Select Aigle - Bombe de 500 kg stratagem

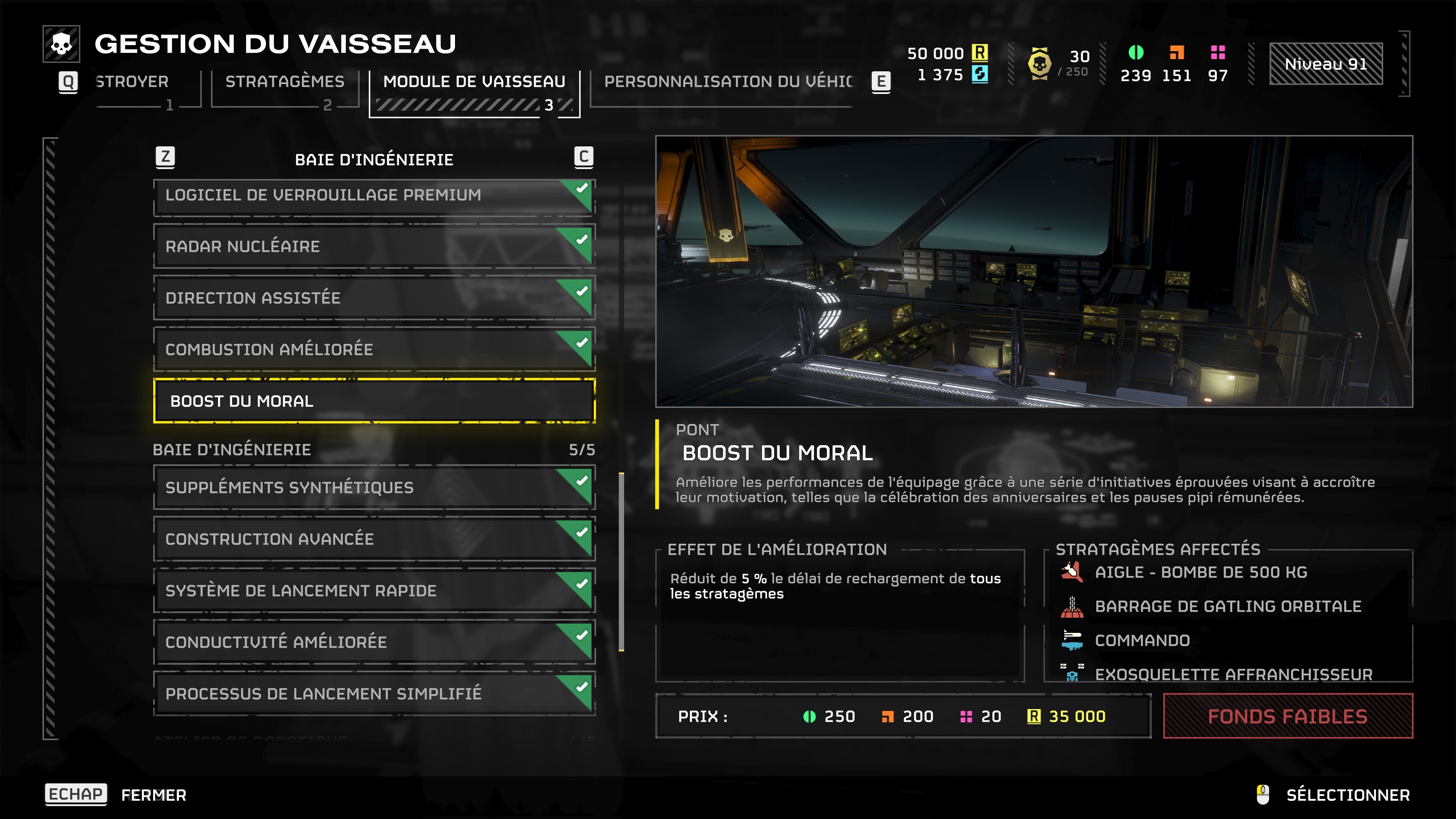[1200, 573]
